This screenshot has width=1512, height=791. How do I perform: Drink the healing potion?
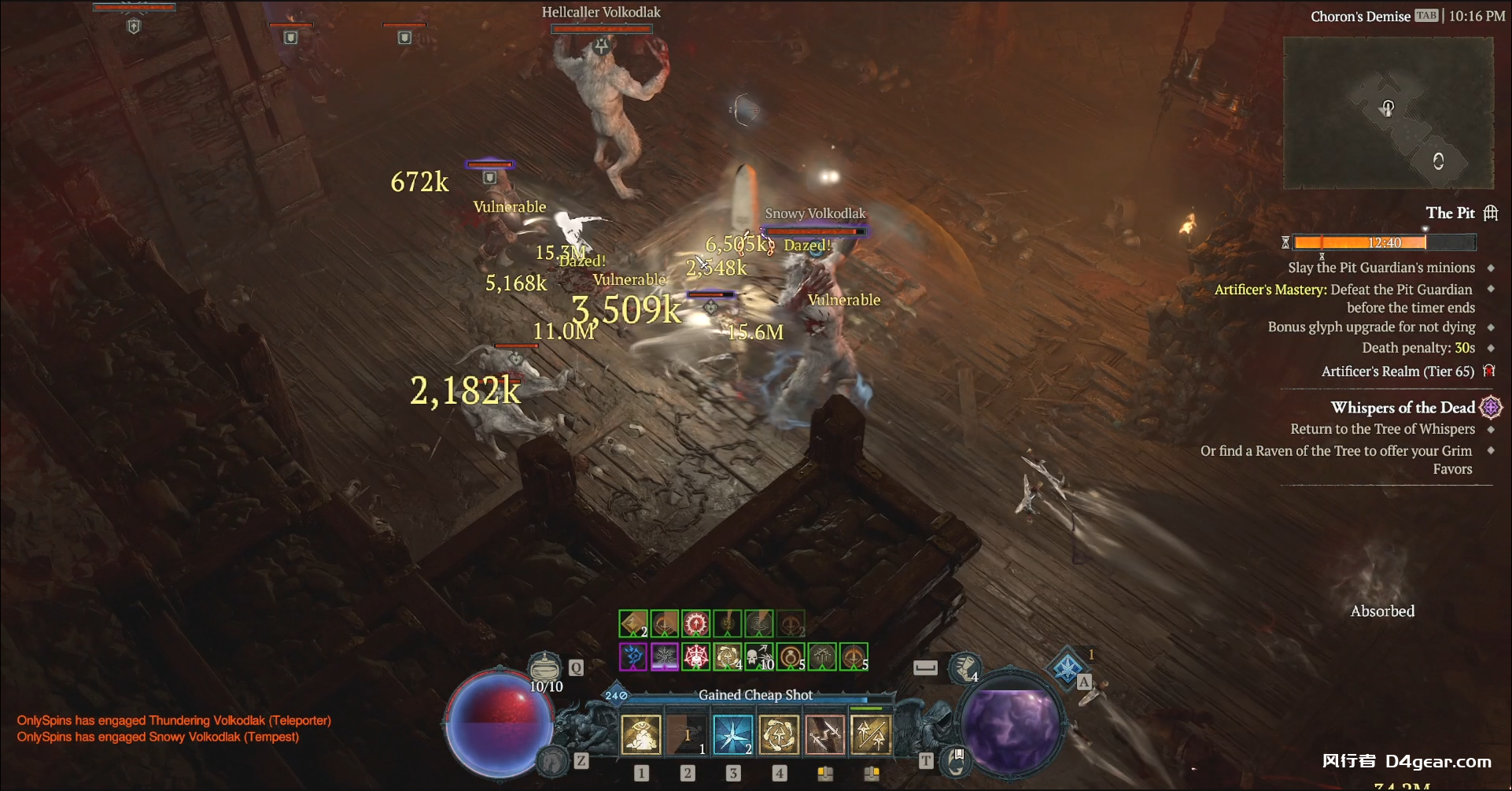pyautogui.click(x=545, y=670)
